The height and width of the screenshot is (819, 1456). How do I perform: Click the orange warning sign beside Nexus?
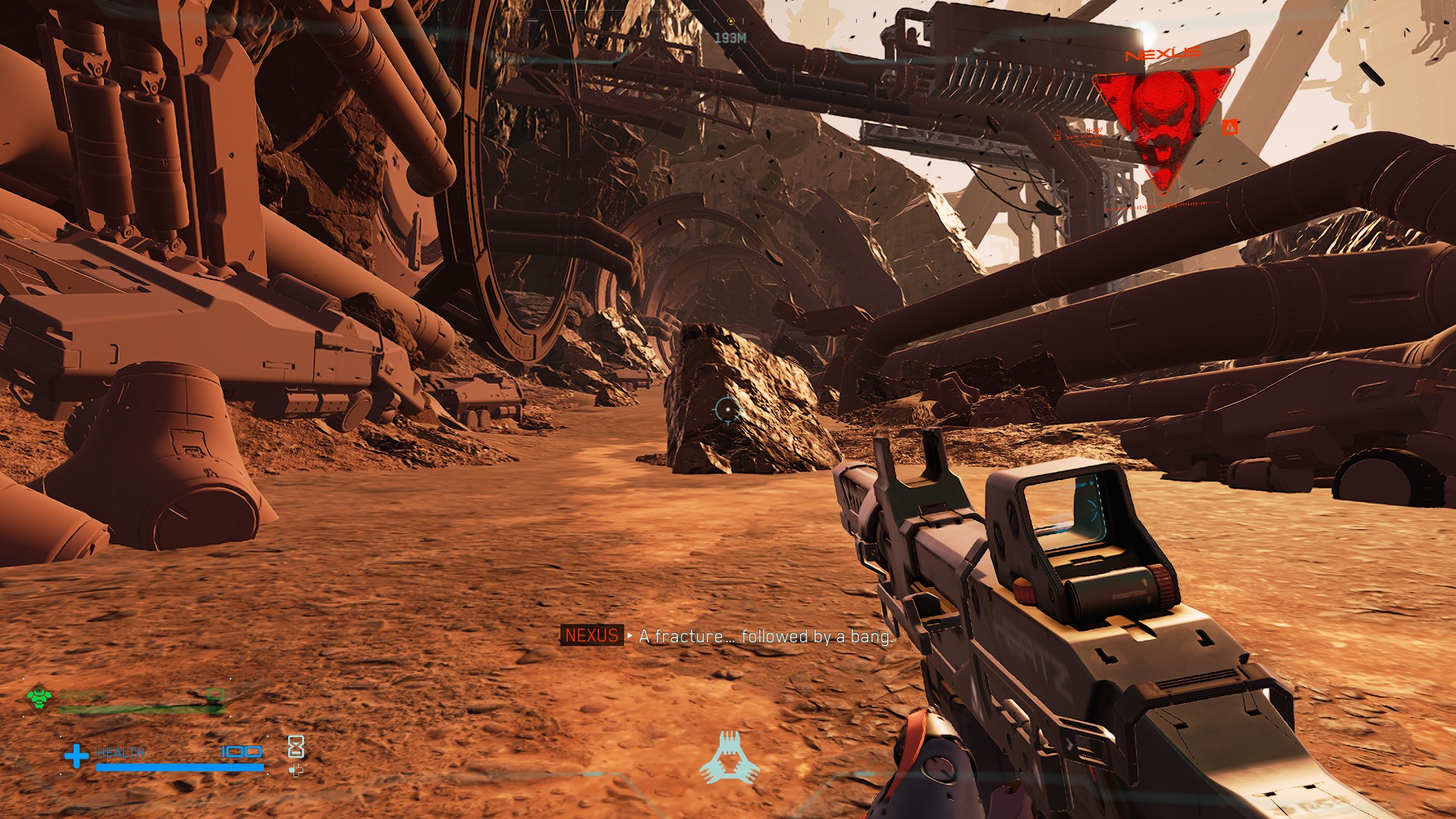[x=1230, y=127]
